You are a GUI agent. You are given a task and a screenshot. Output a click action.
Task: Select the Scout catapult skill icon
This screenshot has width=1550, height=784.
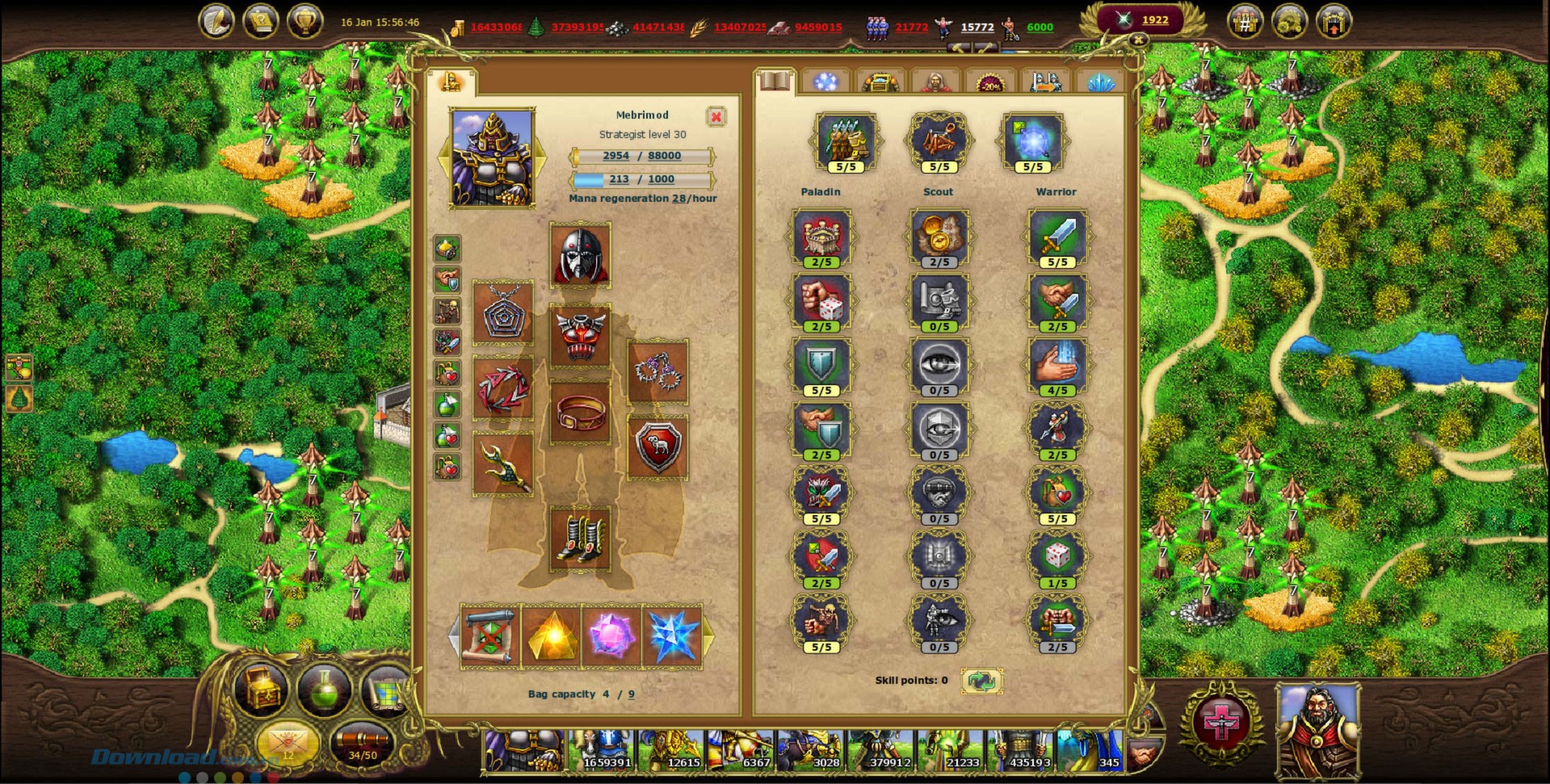tap(939, 139)
